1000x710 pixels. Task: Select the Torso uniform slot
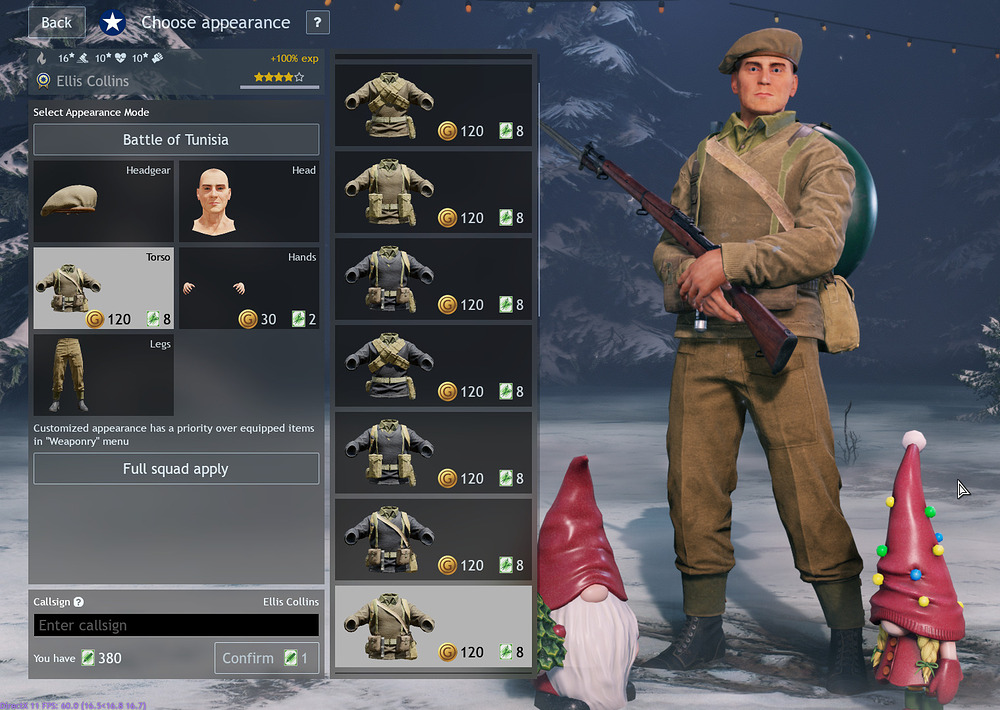[x=103, y=288]
